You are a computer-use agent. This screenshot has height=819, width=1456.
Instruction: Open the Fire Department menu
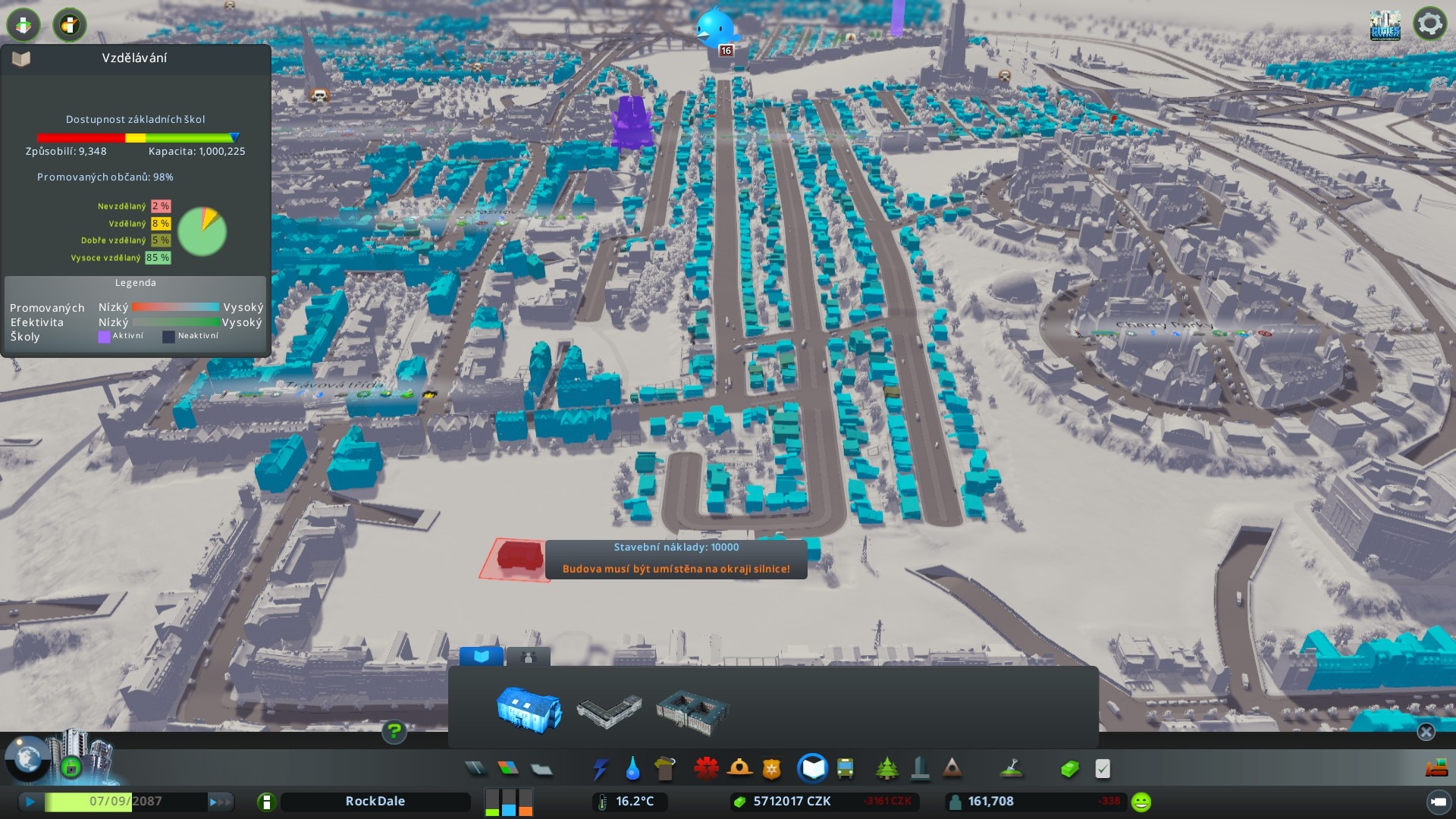739,769
